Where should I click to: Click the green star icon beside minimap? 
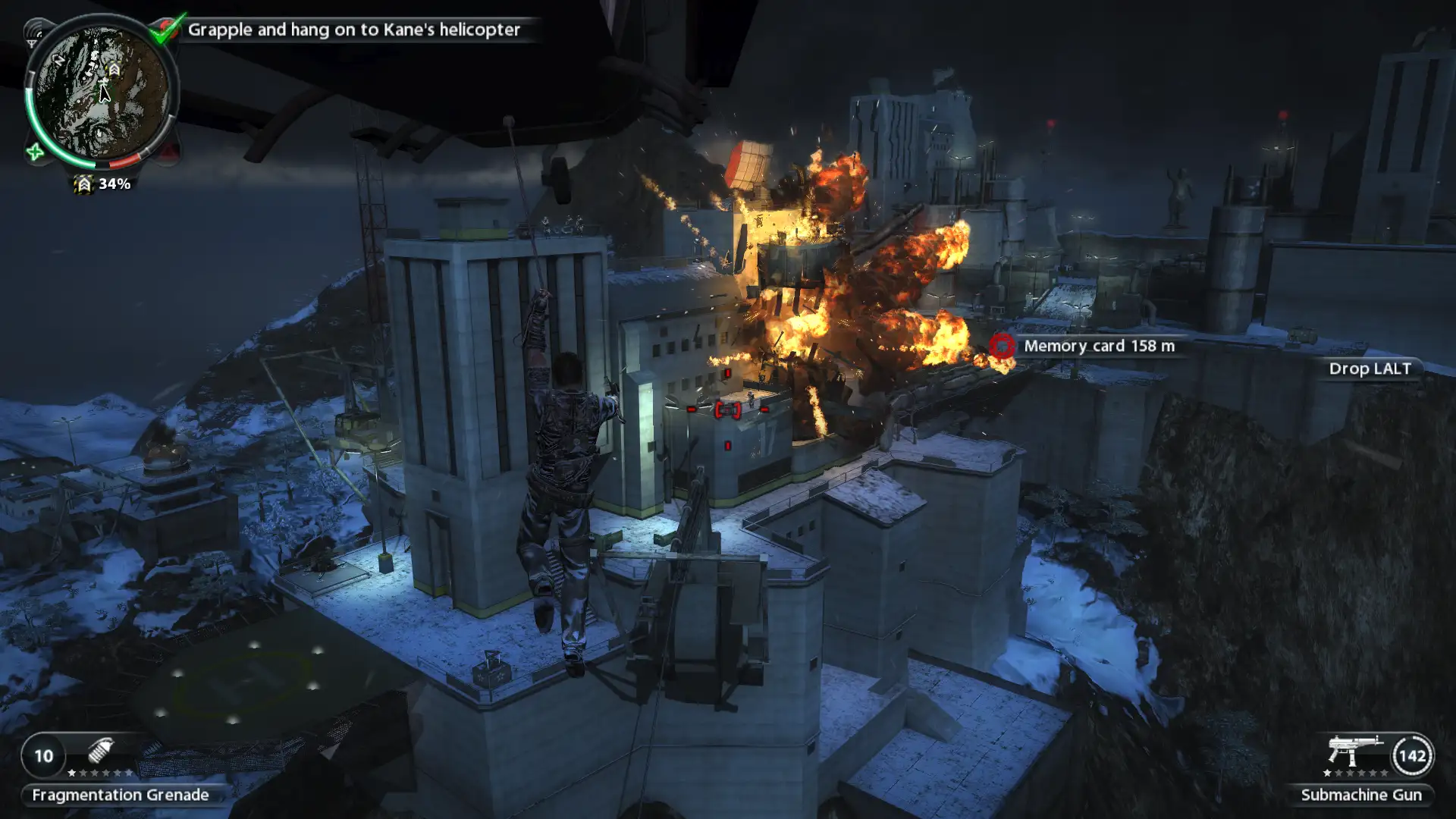(35, 152)
